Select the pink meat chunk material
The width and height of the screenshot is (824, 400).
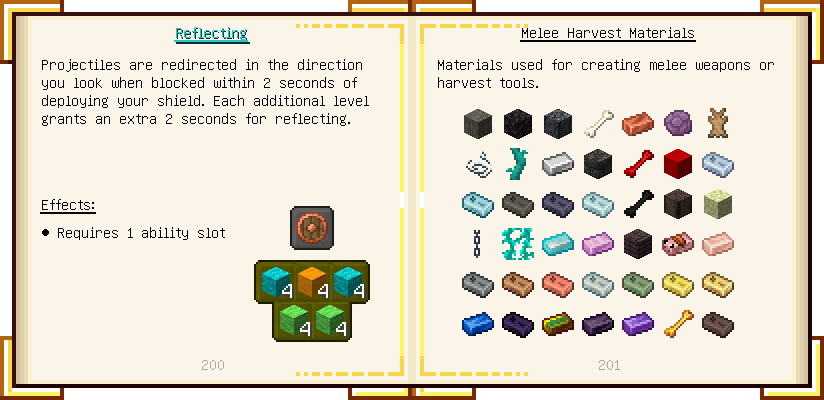tap(678, 244)
